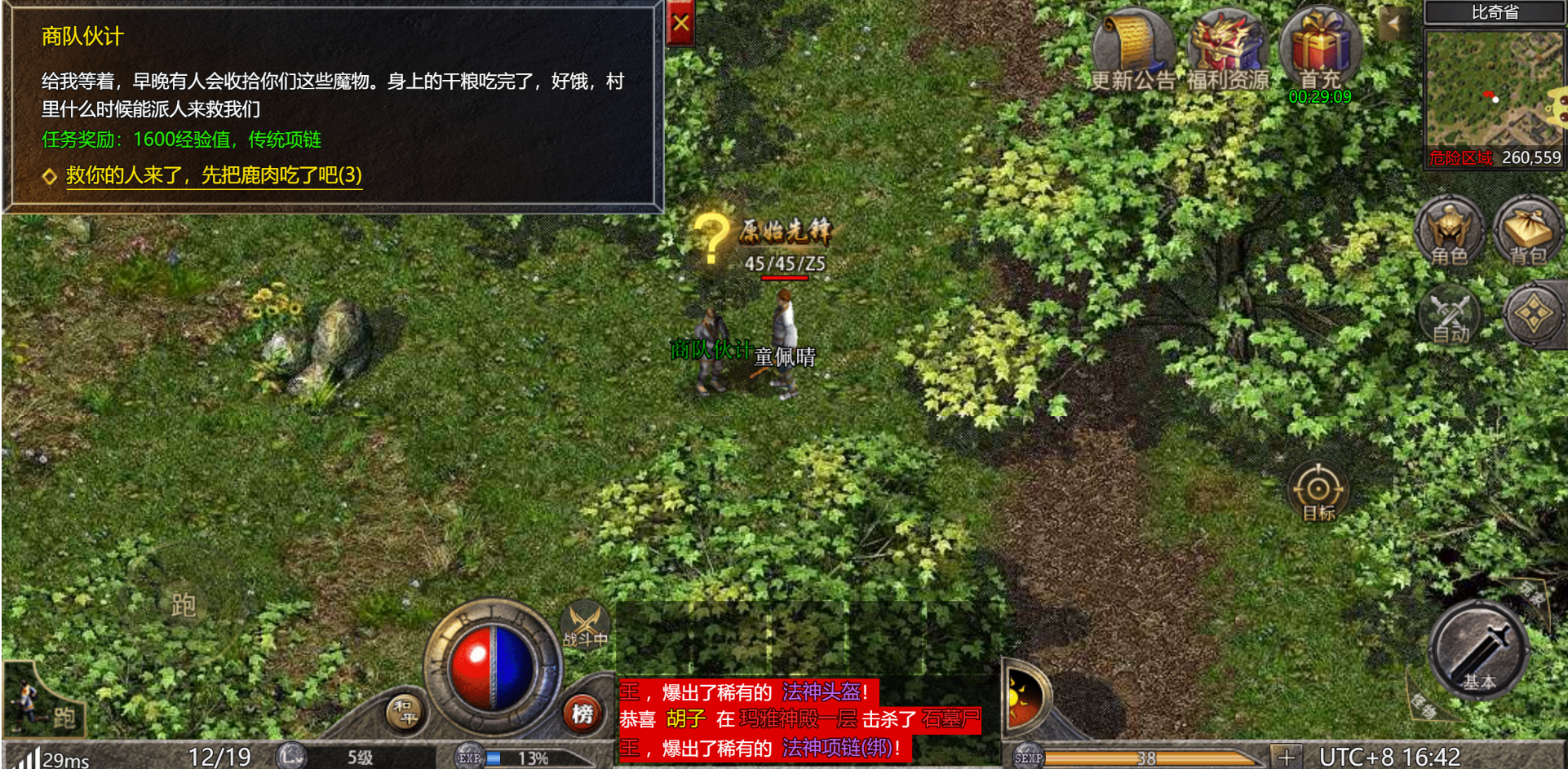The width and height of the screenshot is (1568, 769).
Task: Open the 更新公告 scroll icon
Action: (x=1132, y=47)
